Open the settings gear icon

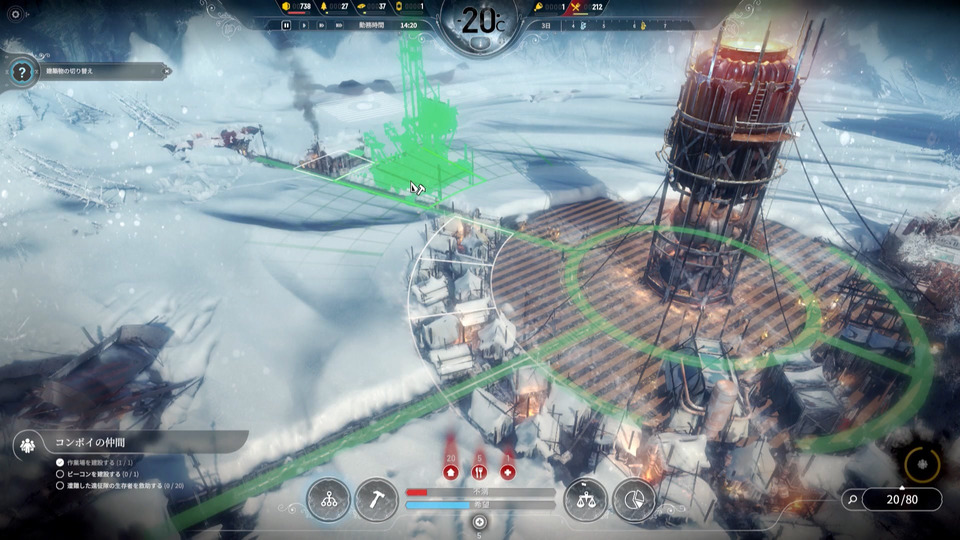pyautogui.click(x=14, y=15)
